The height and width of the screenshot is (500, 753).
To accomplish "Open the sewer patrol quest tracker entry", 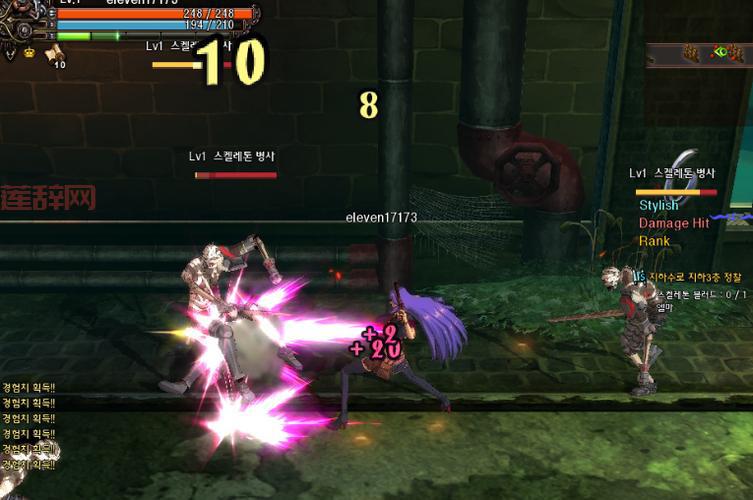I will point(695,276).
